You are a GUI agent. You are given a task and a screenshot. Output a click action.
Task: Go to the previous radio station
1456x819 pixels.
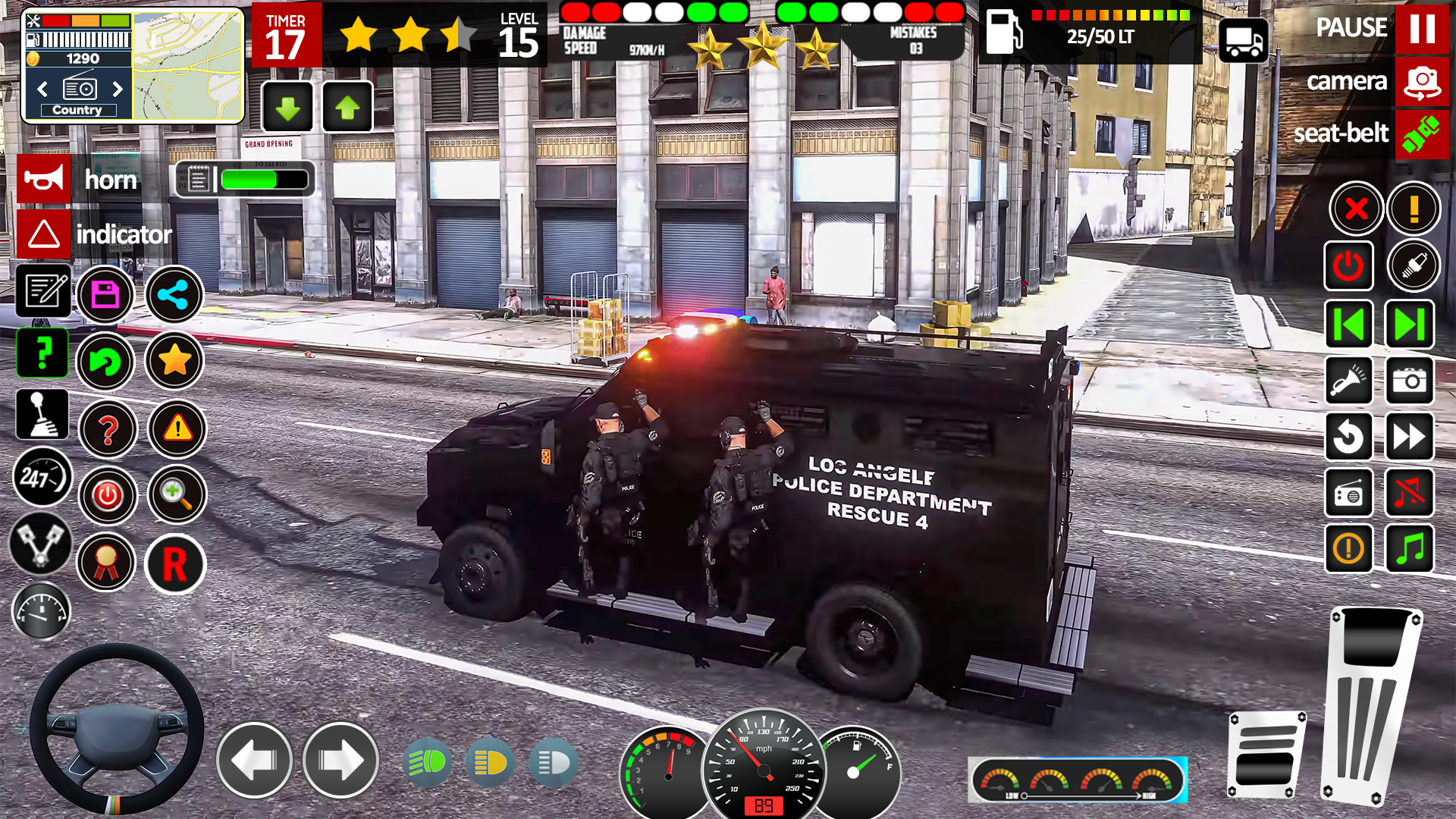[x=1349, y=323]
